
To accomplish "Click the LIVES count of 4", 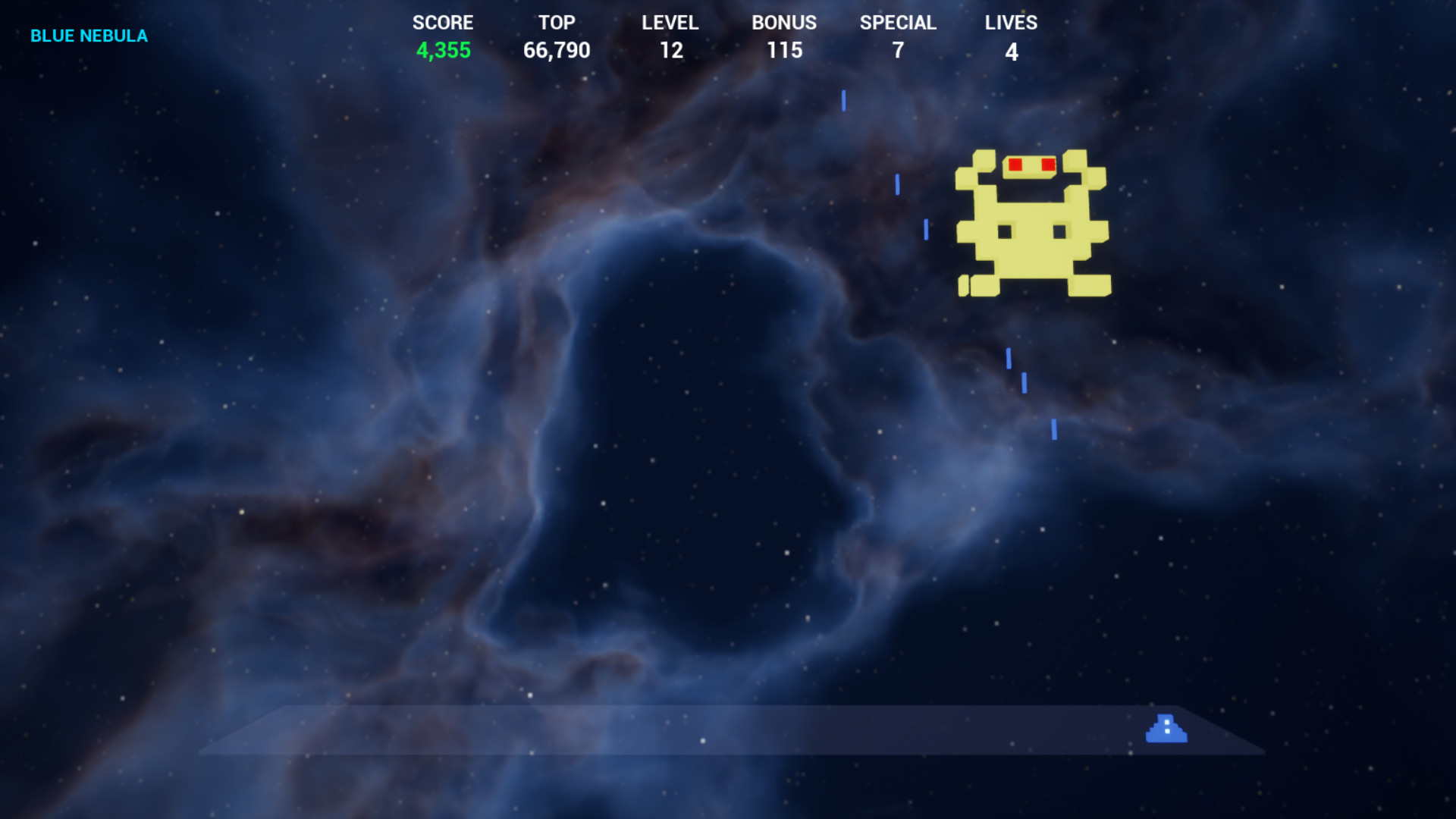I will point(1012,52).
